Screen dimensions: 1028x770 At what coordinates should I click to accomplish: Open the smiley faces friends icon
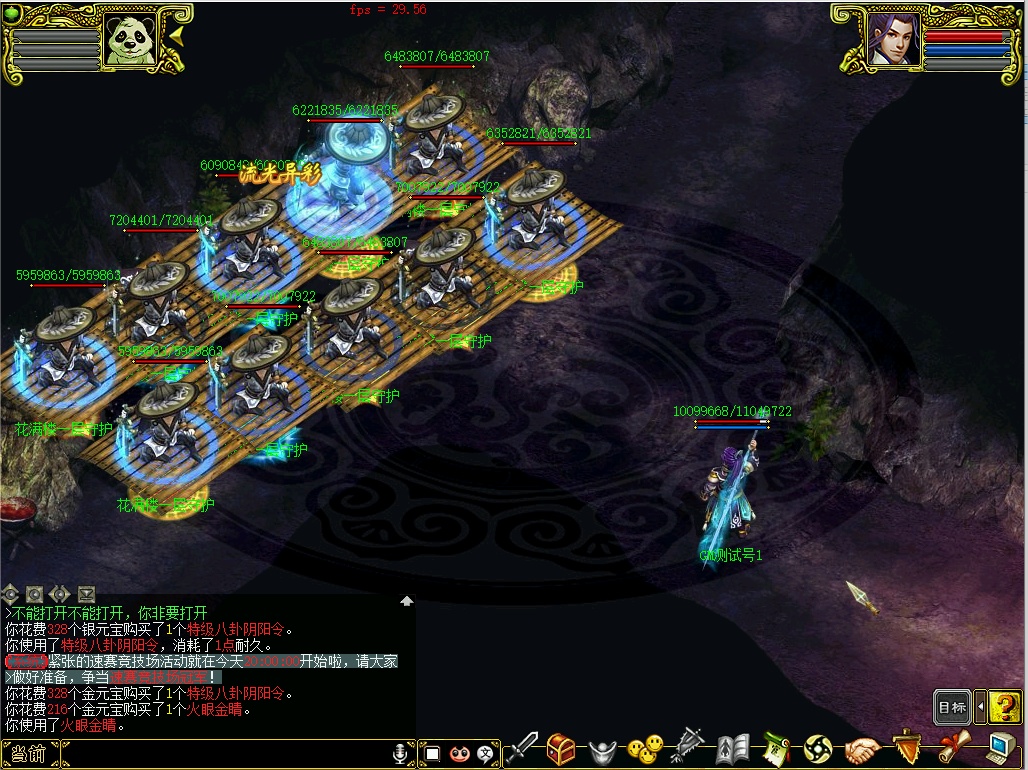click(645, 749)
